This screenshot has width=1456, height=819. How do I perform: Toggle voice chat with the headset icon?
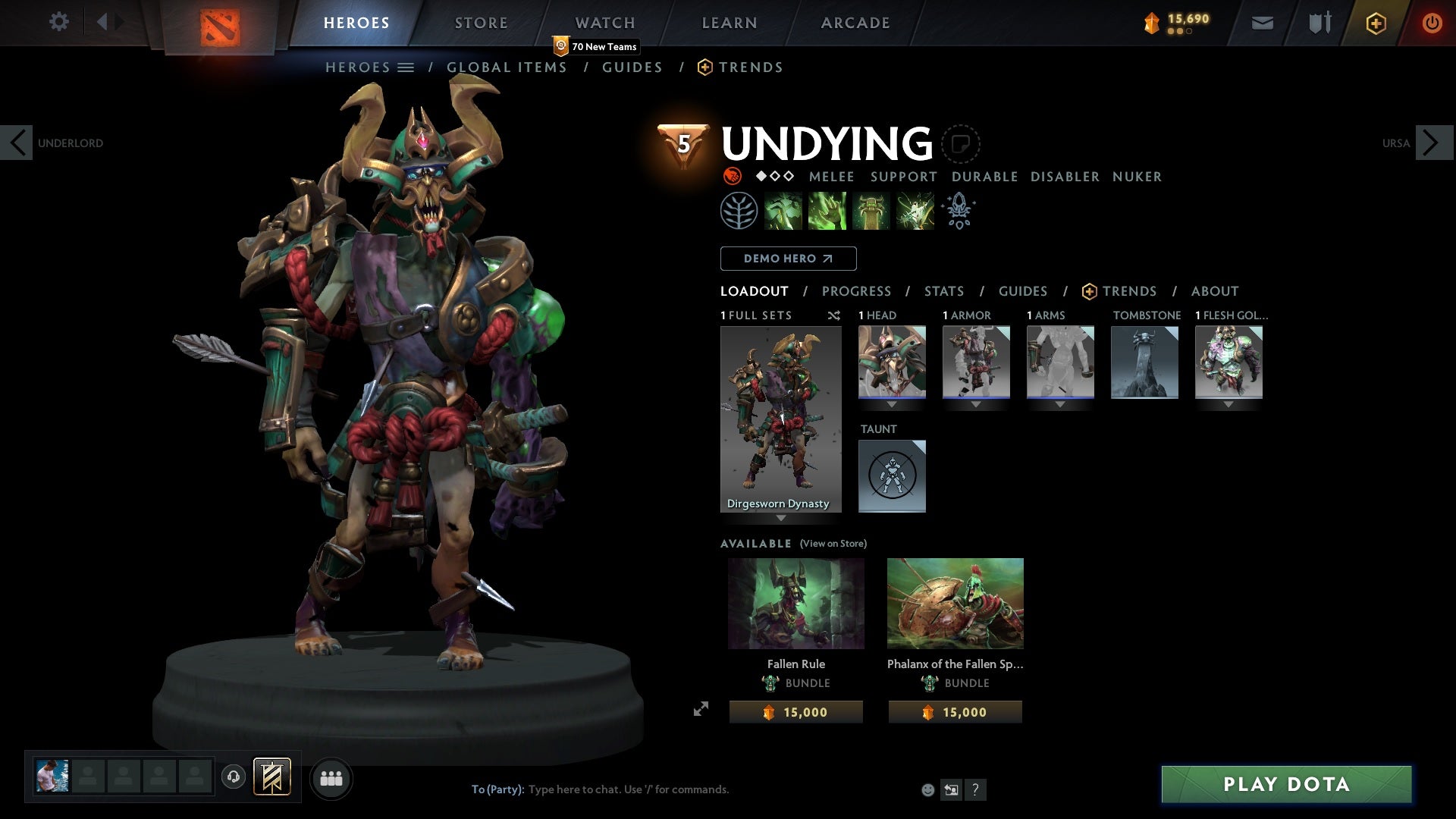point(233,777)
